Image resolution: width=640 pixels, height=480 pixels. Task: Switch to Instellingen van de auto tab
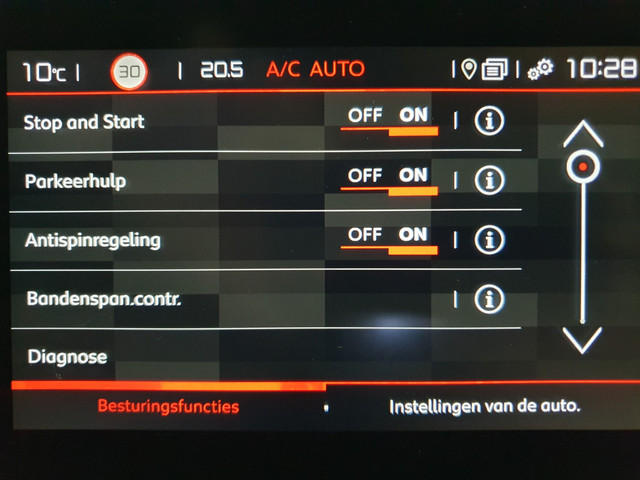coord(484,407)
